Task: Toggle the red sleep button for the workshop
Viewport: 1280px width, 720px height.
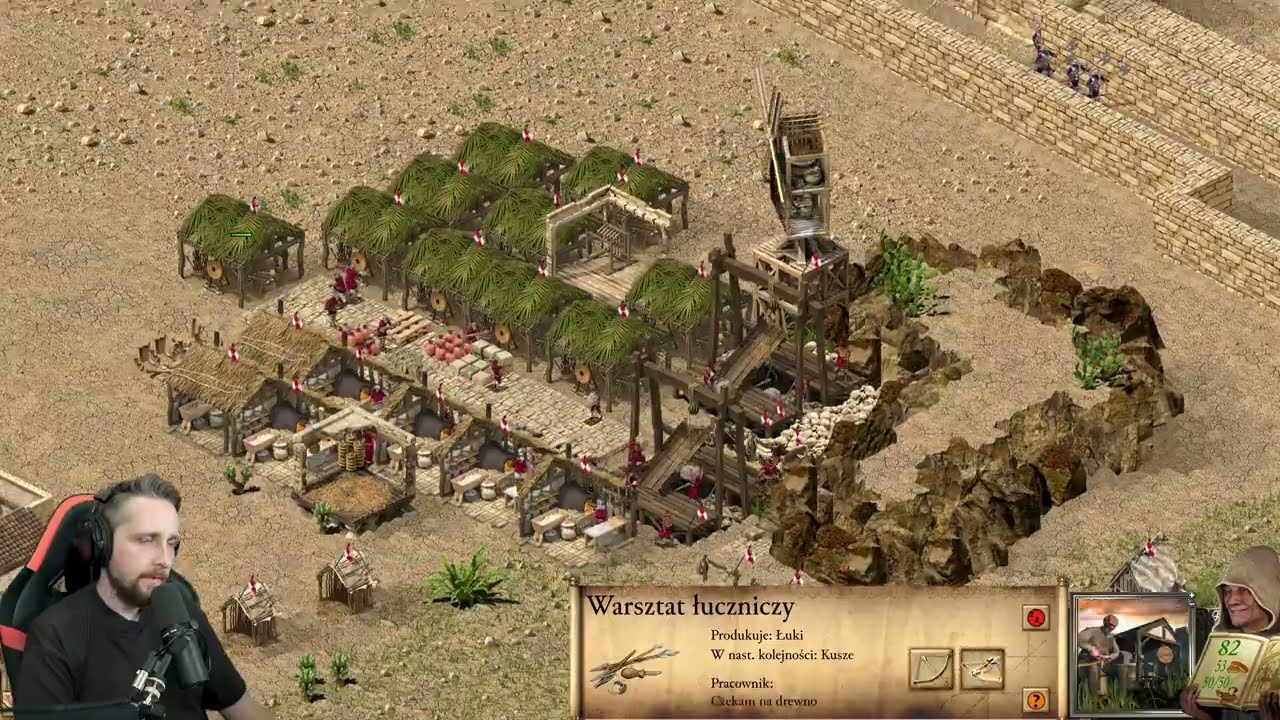Action: click(1036, 617)
